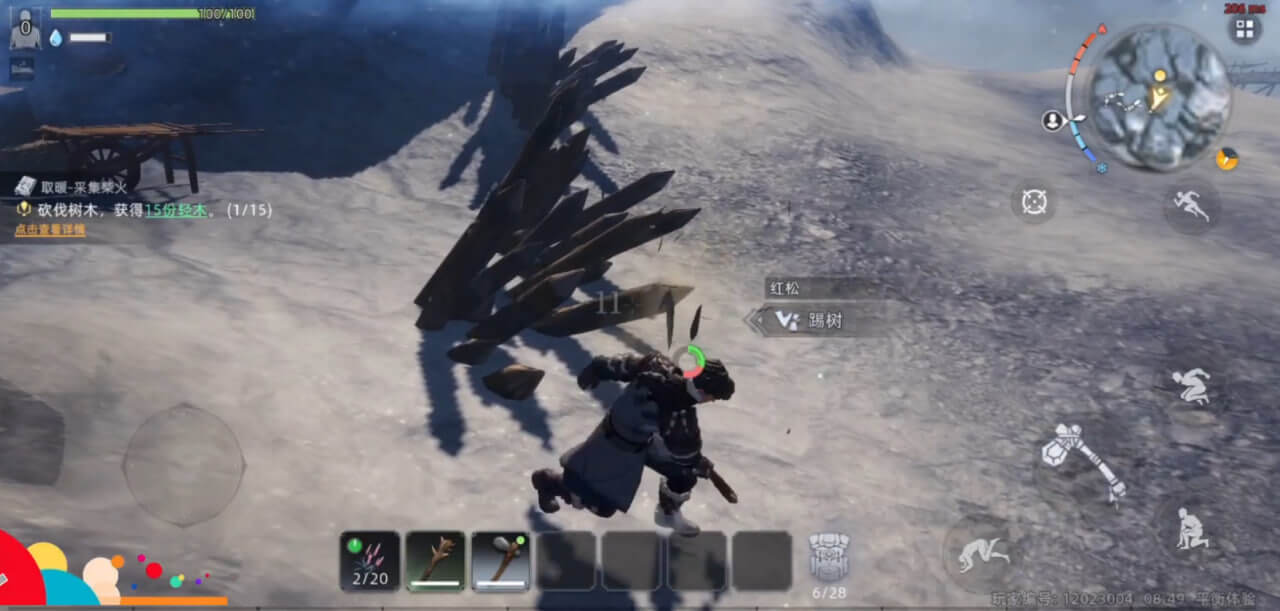Tap the small icon below the portrait
The image size is (1280, 611).
22,68
